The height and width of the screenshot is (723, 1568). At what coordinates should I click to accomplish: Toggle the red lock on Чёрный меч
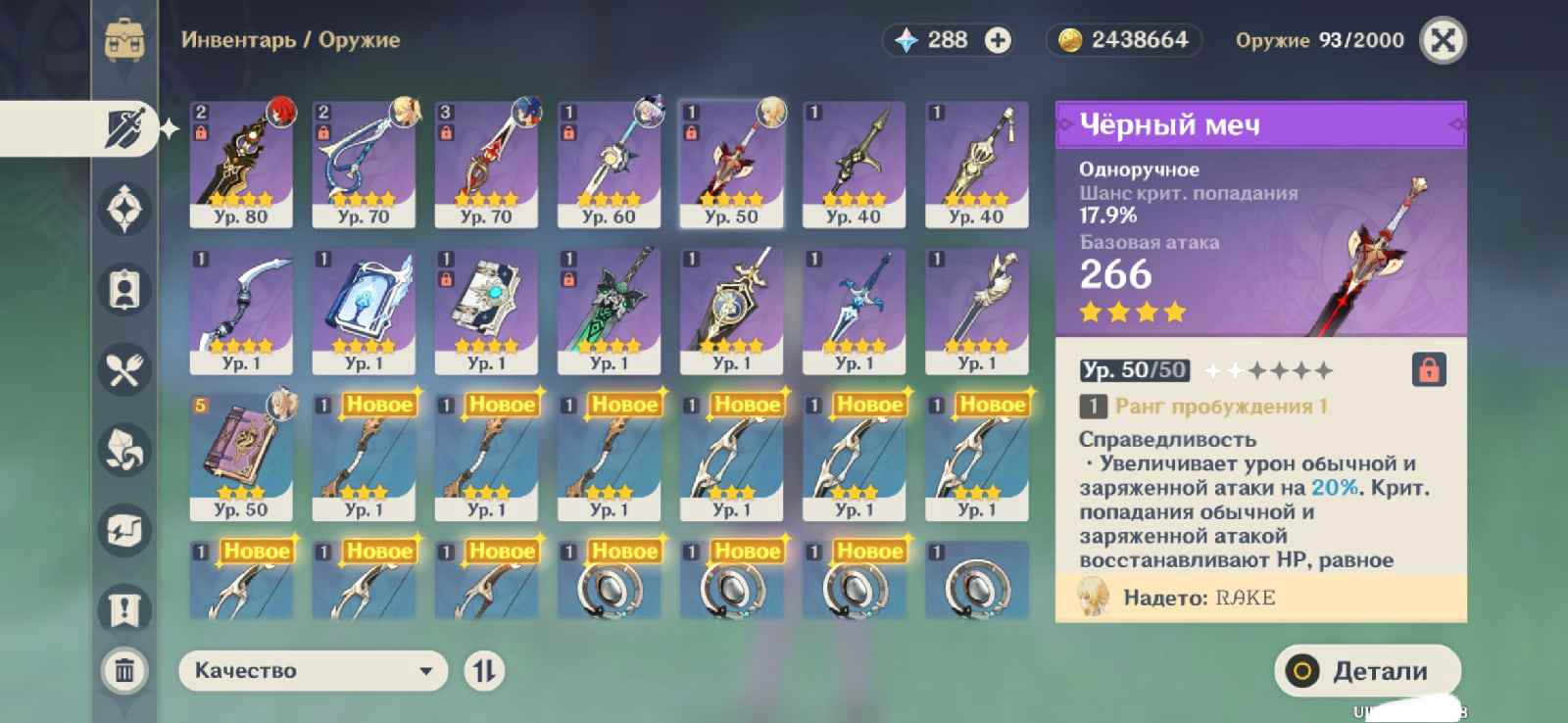tap(1429, 370)
